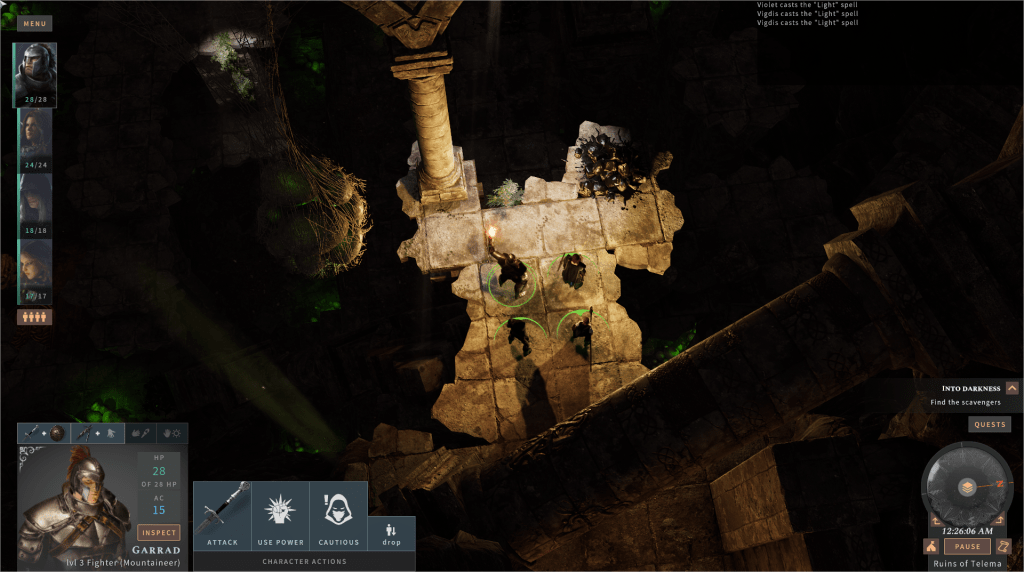Activate the Use Power action
The height and width of the screenshot is (572, 1024).
point(280,516)
